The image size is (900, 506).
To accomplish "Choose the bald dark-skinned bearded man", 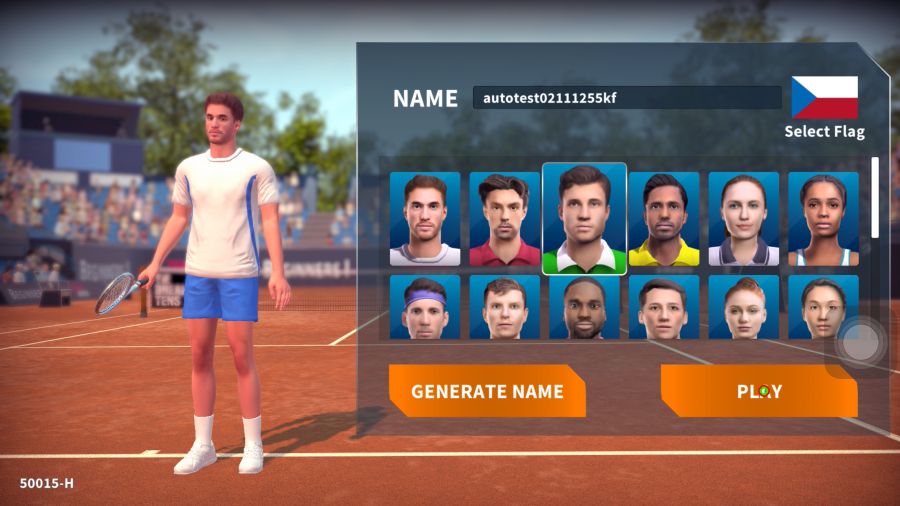I will point(584,307).
